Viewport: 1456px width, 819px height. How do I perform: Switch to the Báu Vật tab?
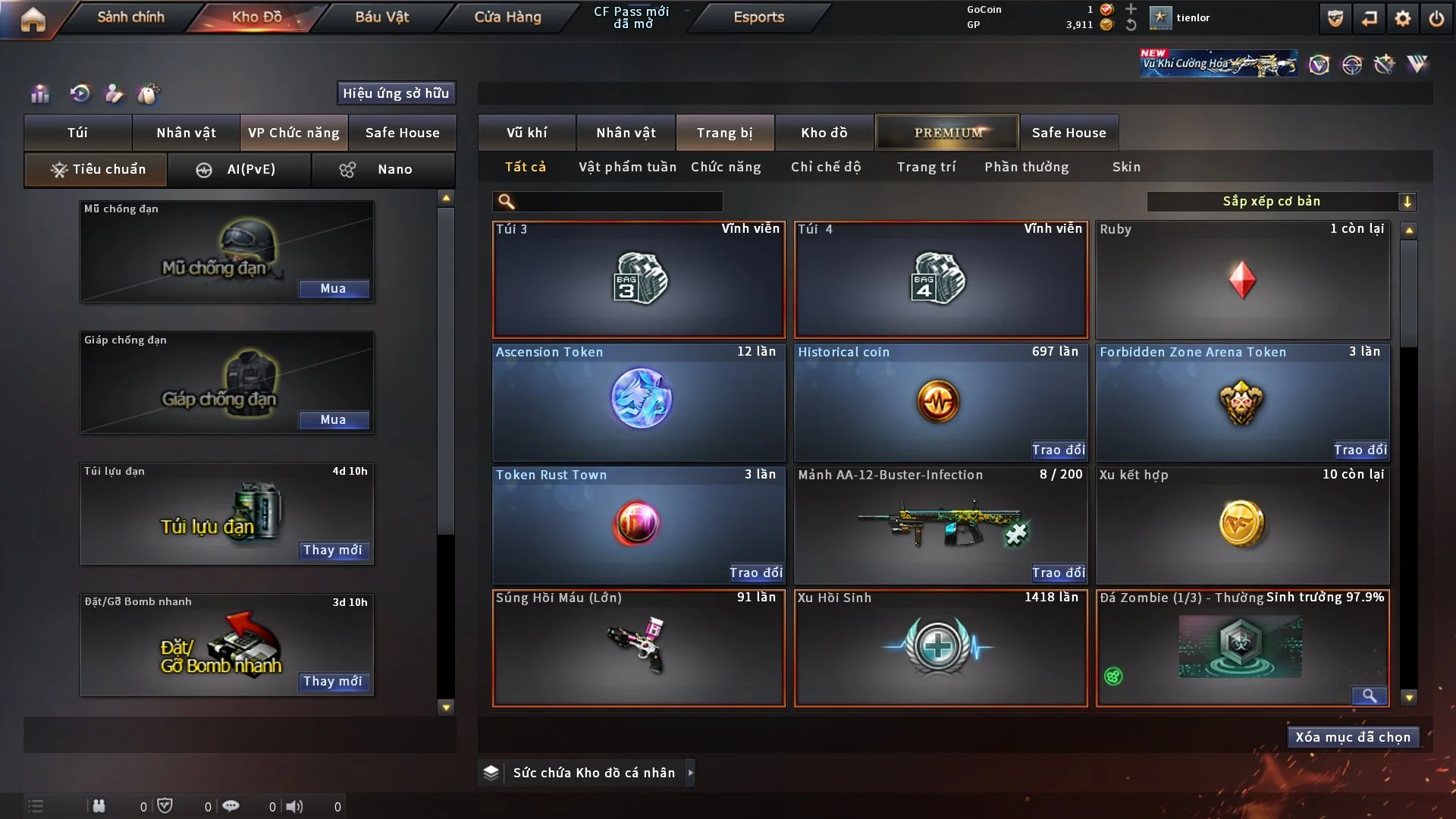[x=381, y=17]
